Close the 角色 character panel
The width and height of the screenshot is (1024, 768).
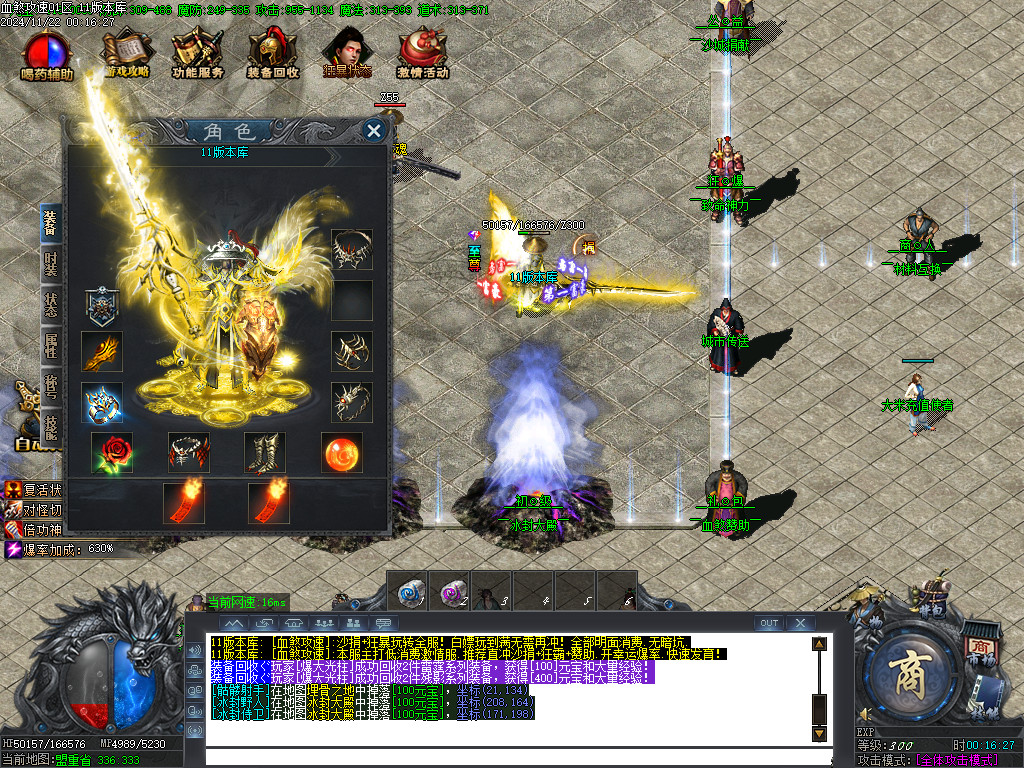point(374,131)
